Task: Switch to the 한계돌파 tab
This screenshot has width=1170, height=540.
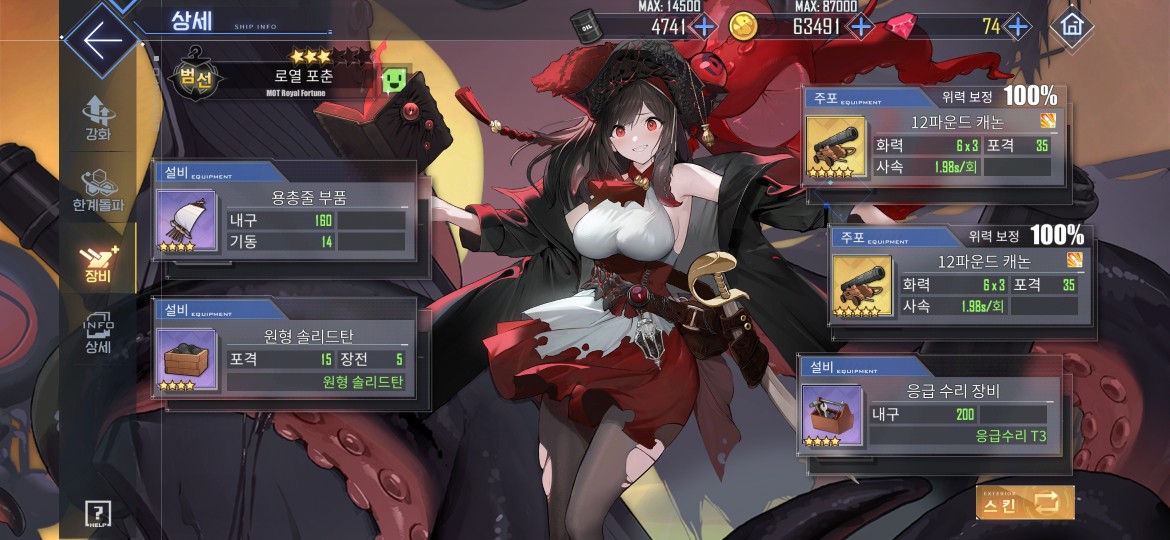Action: pos(98,190)
